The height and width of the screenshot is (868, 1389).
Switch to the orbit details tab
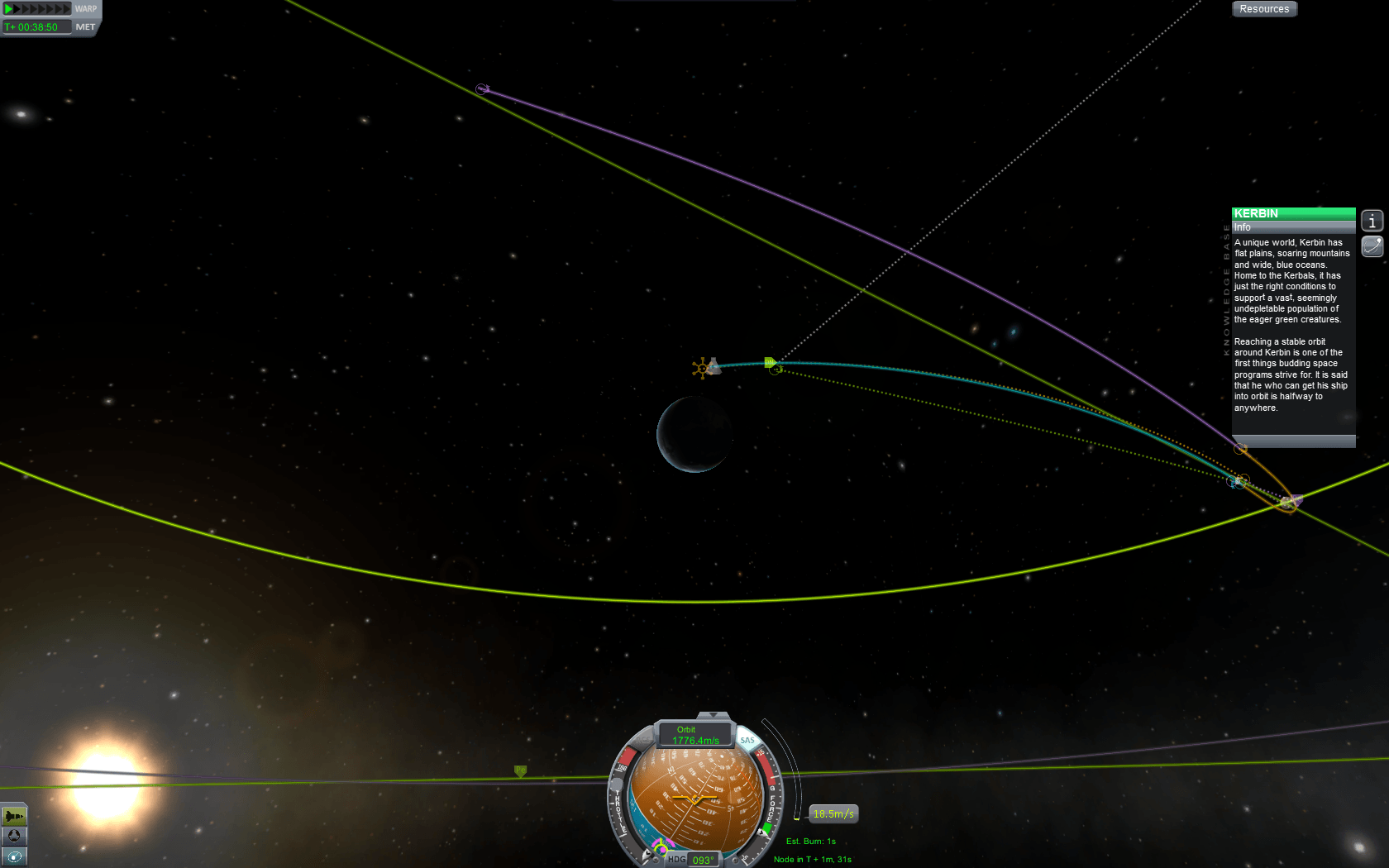pyautogui.click(x=1372, y=246)
